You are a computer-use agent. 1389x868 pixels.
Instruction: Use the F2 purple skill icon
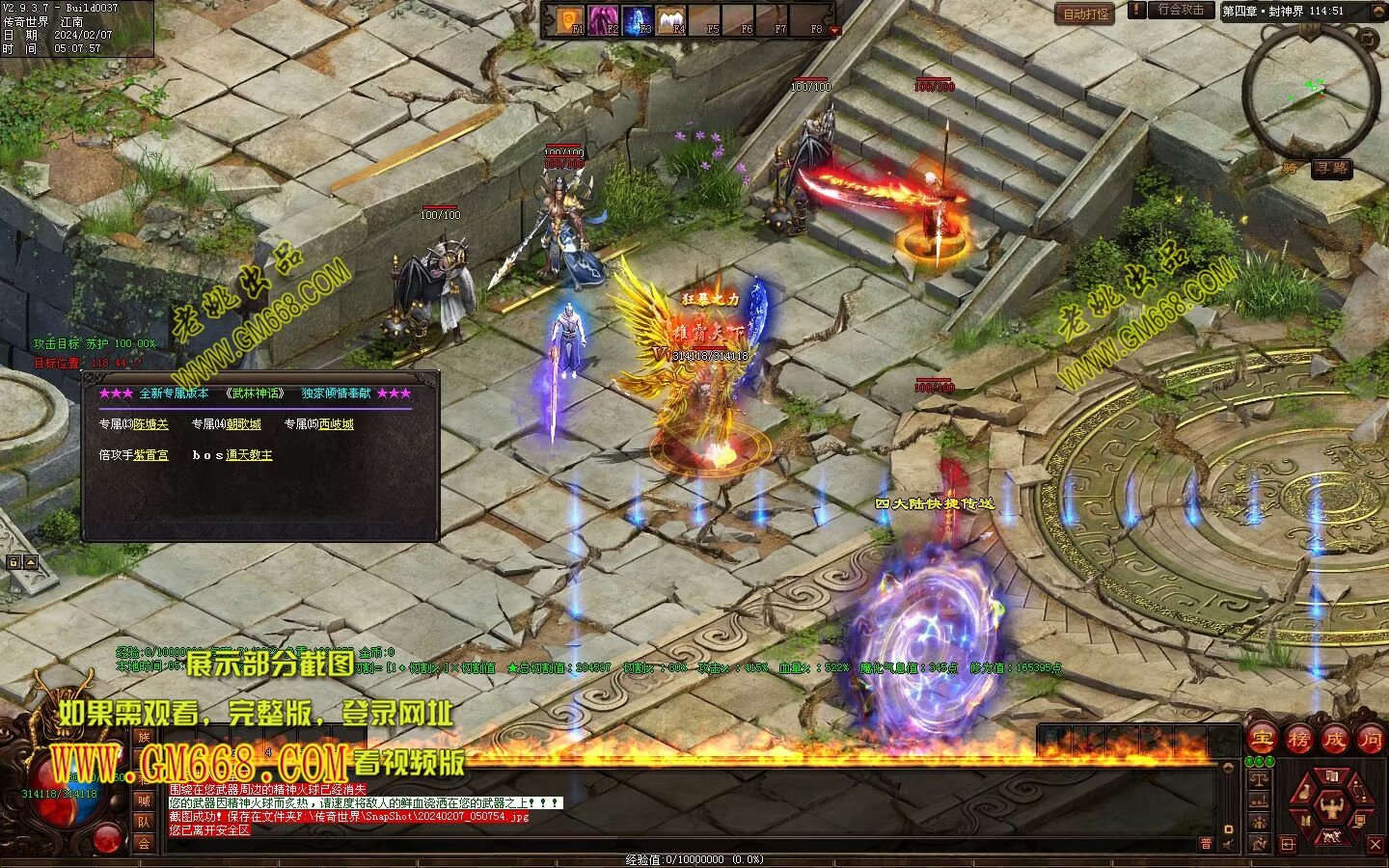click(603, 19)
